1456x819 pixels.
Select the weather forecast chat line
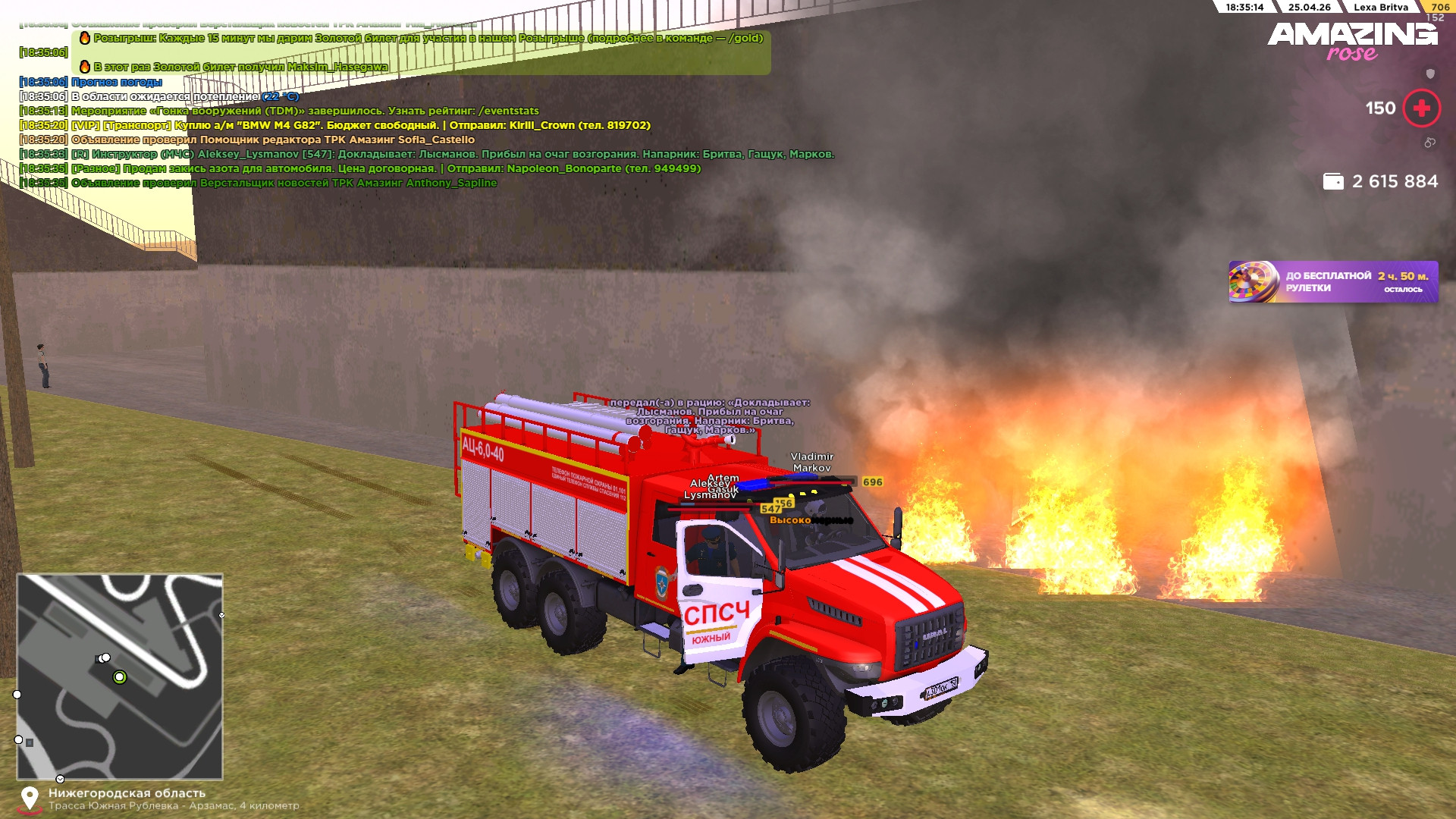tap(117, 82)
